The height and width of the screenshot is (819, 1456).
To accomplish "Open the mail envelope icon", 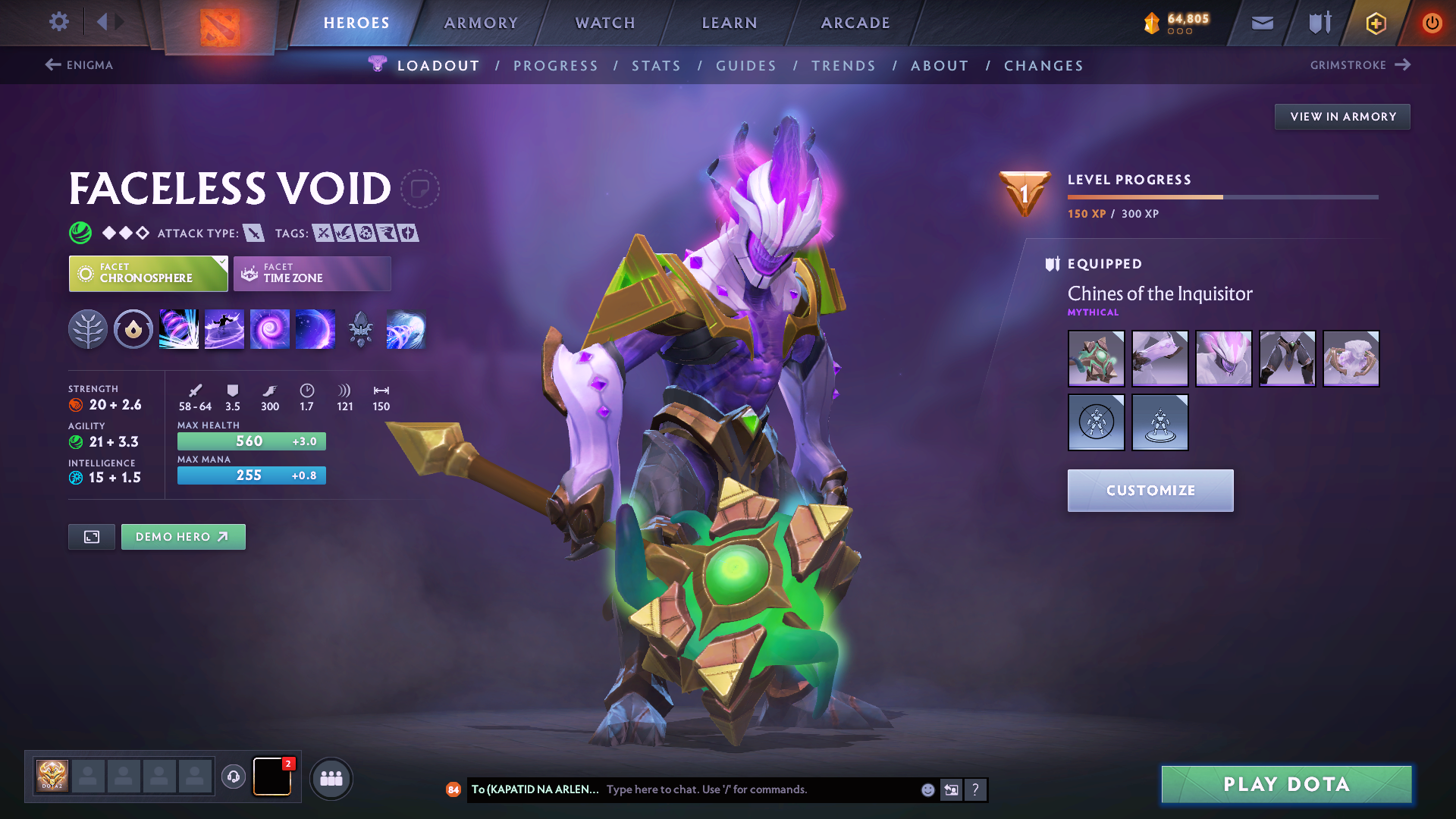I will 1261,23.
